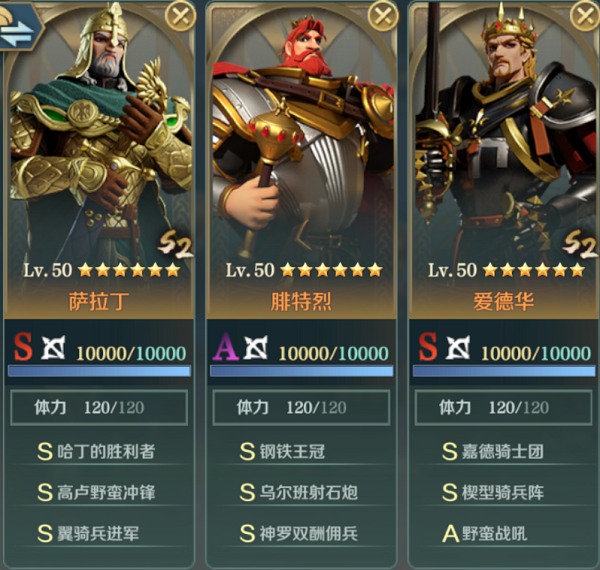The width and height of the screenshot is (600, 570).
Task: View the 高卢野蛮冲锋 skill
Action: 98,492
